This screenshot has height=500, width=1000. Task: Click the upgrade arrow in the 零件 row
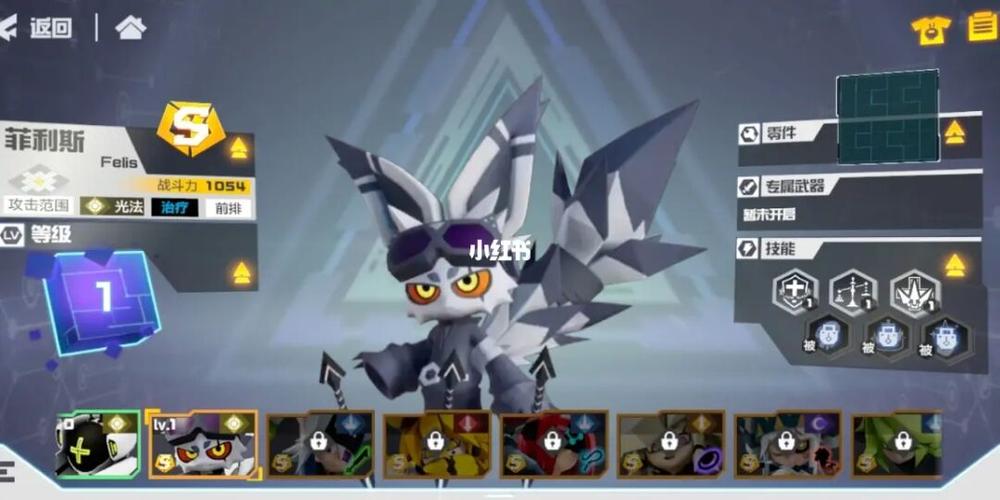click(955, 132)
